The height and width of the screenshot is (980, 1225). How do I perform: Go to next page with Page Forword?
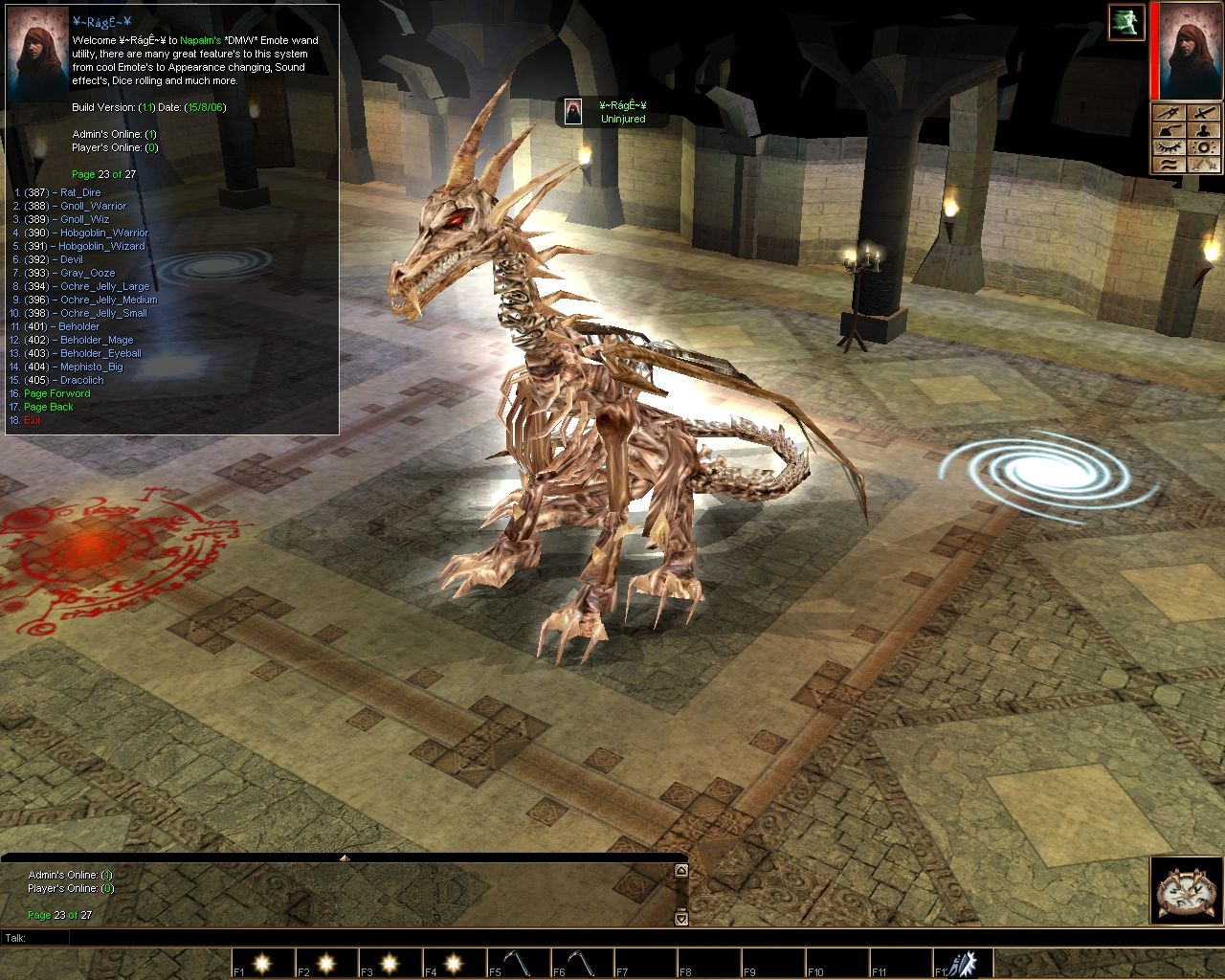56,393
